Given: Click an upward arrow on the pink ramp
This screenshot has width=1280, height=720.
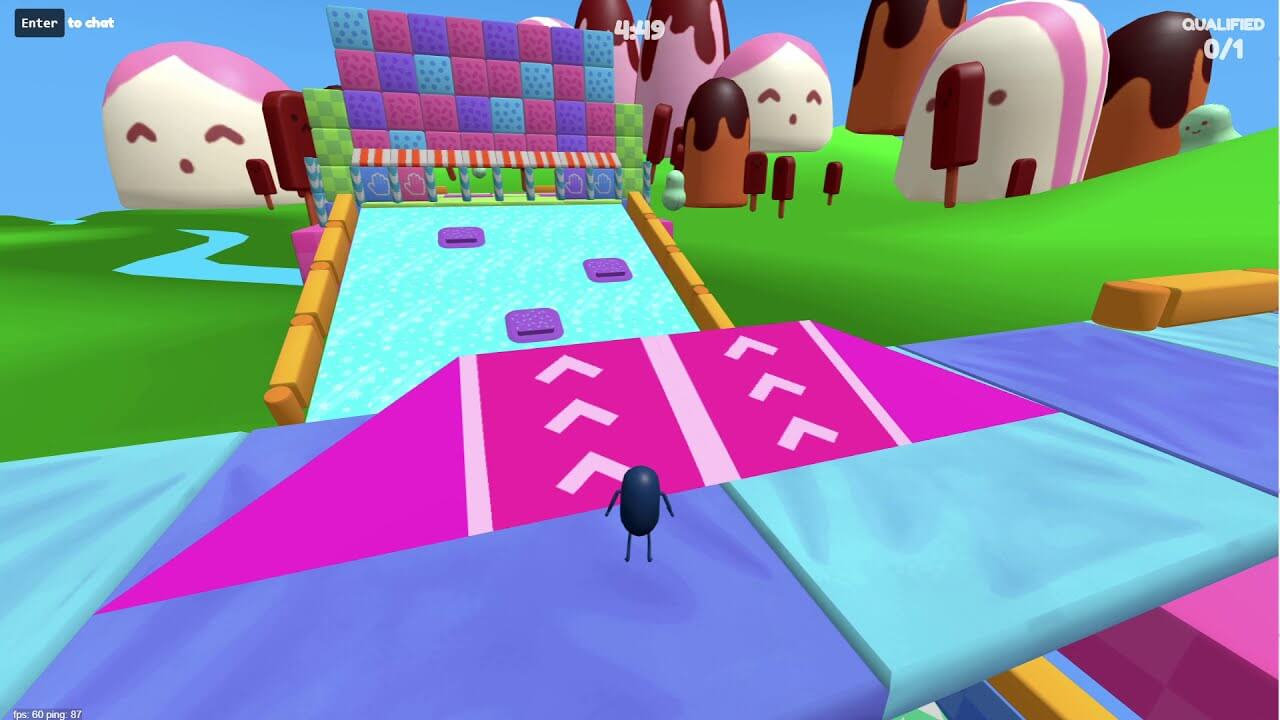Looking at the screenshot, I should [570, 415].
